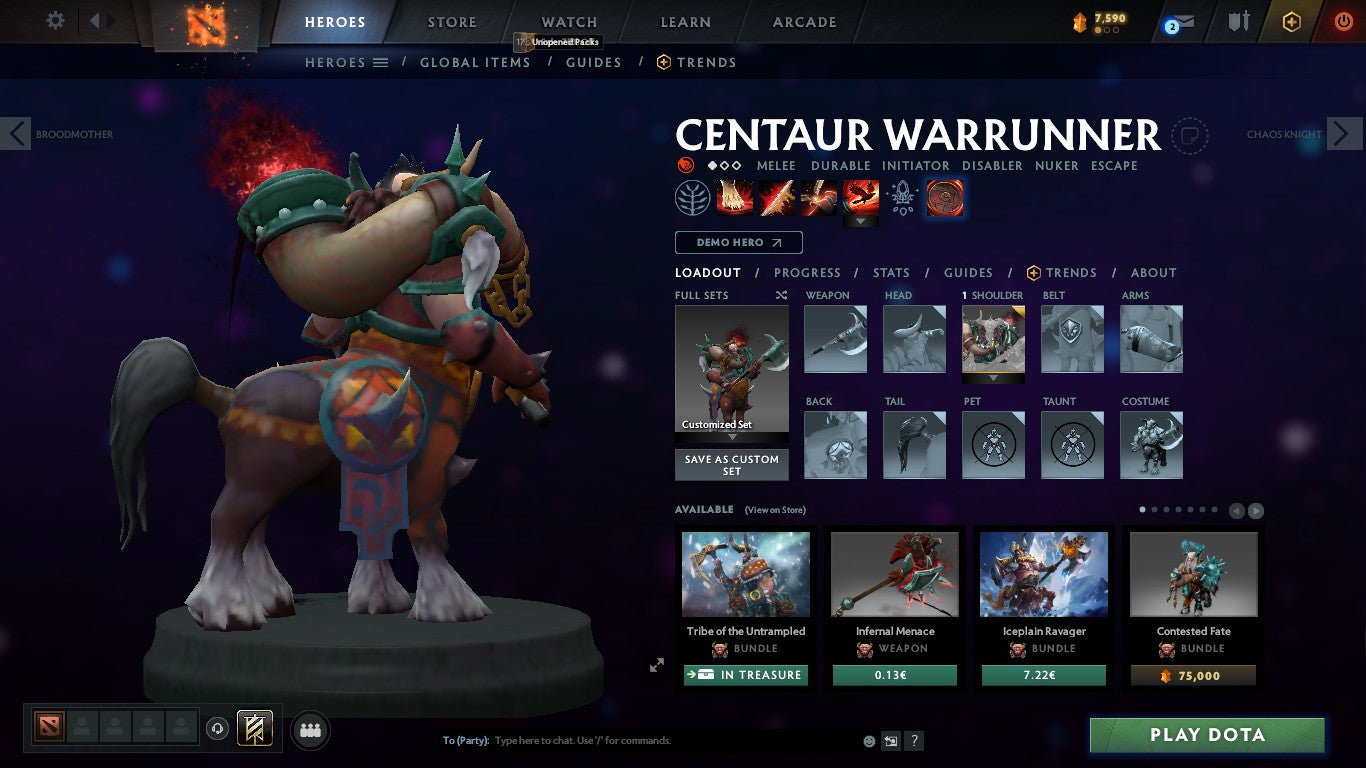The width and height of the screenshot is (1366, 768).
Task: Select the Shoulder slot showing equipped item
Action: 993,340
